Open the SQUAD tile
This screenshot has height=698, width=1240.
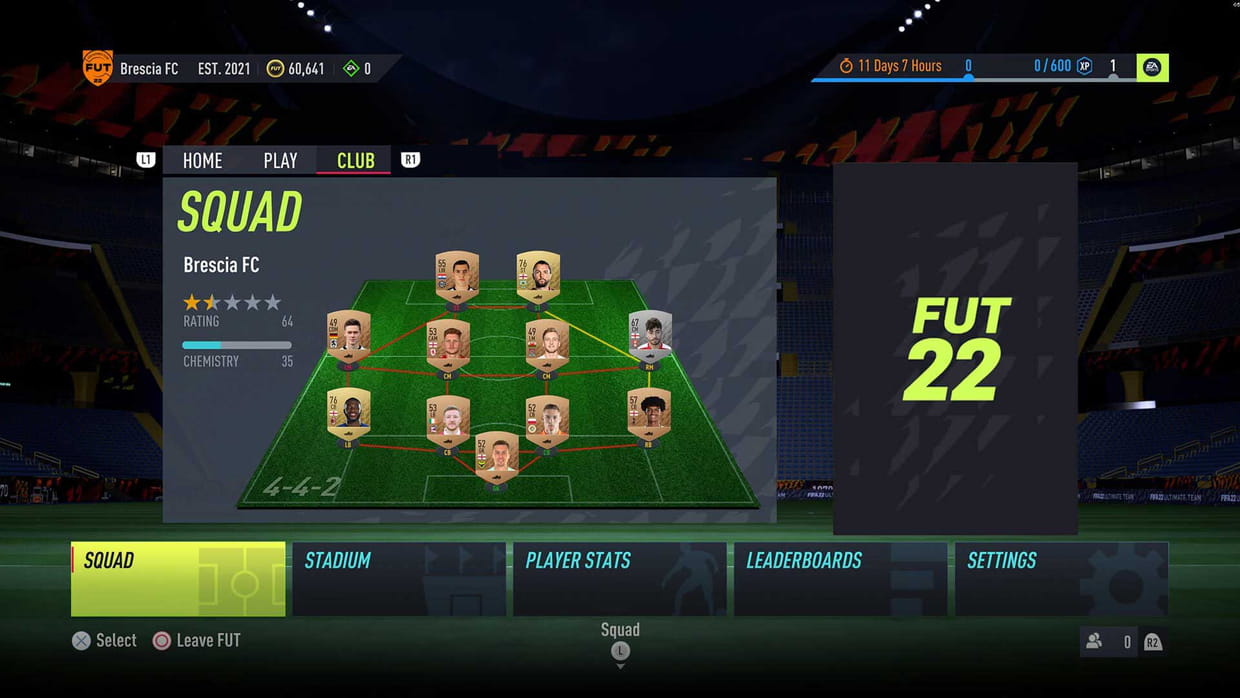tap(178, 578)
